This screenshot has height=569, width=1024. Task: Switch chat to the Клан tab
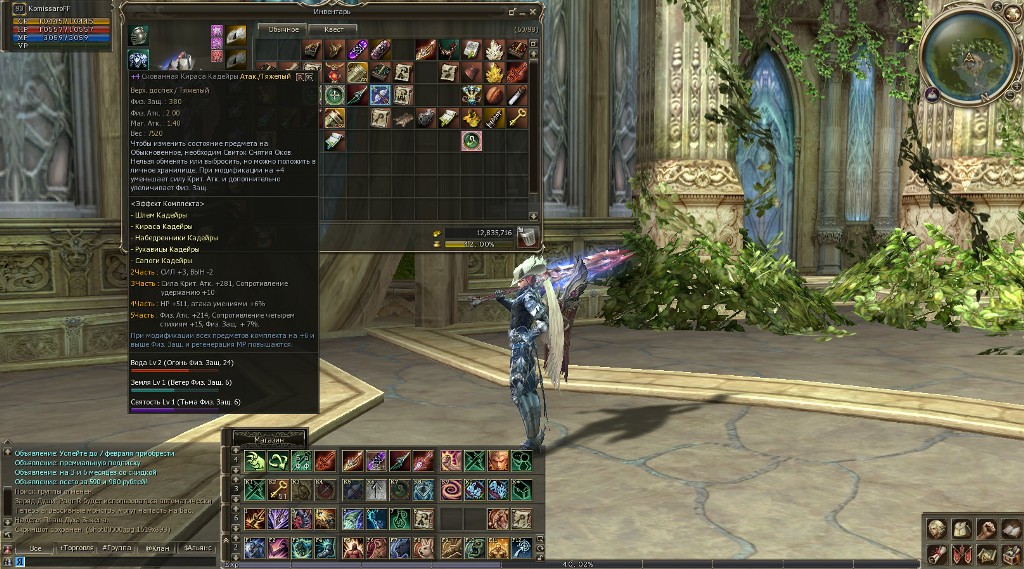[x=158, y=548]
